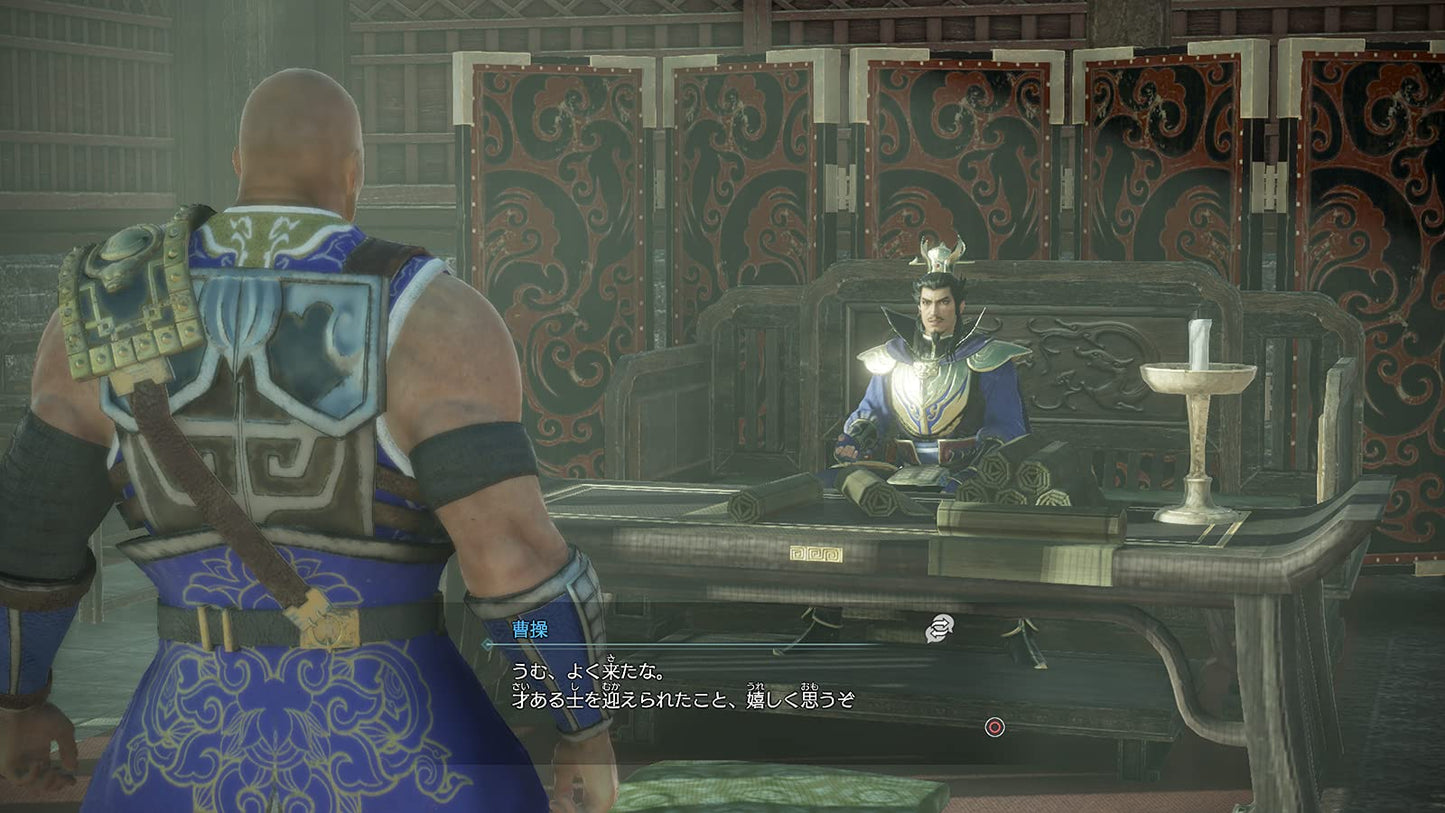Click the furigana さ above 来
1445x813 pixels.
(611, 655)
